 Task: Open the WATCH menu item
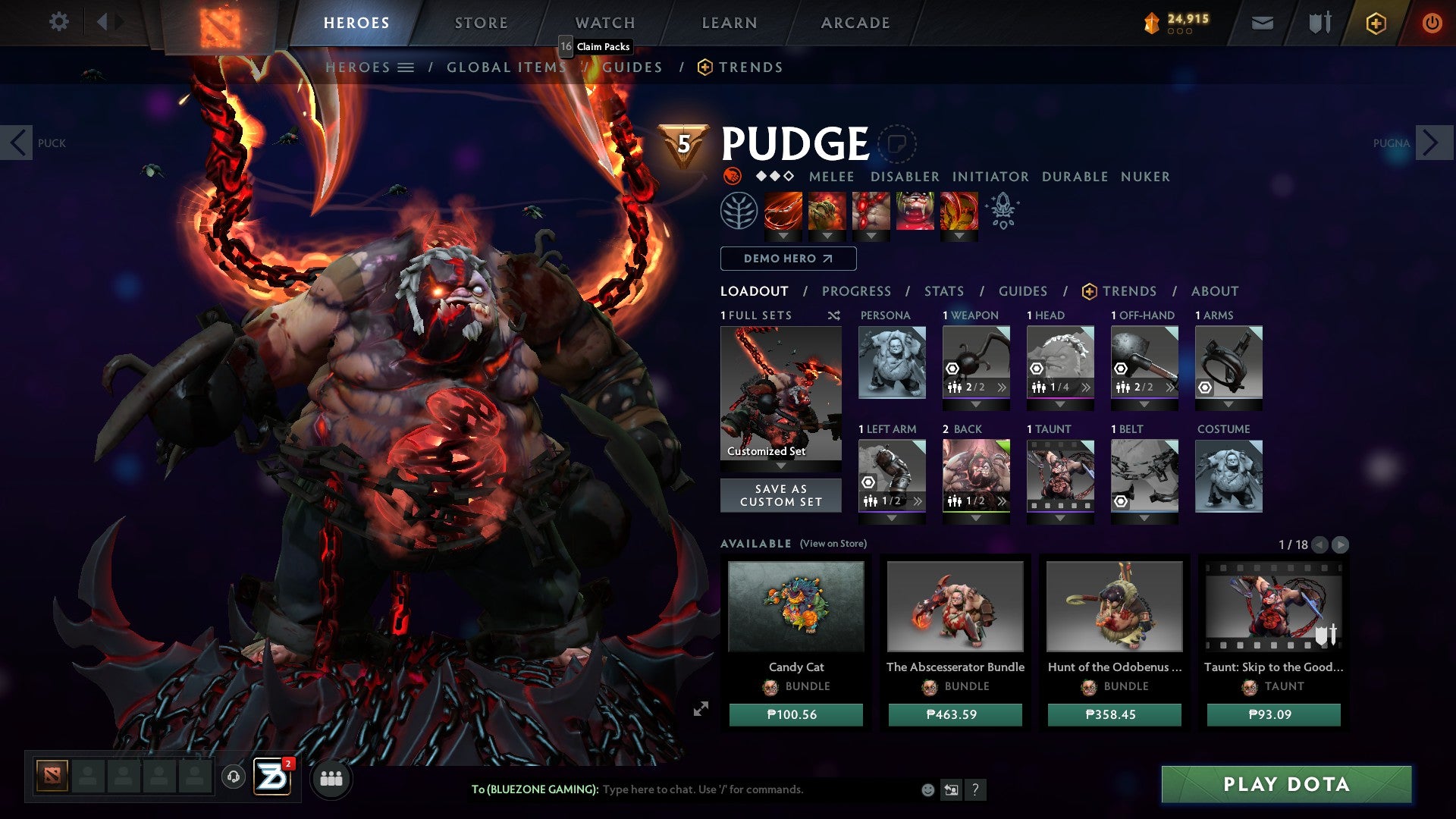coord(605,22)
